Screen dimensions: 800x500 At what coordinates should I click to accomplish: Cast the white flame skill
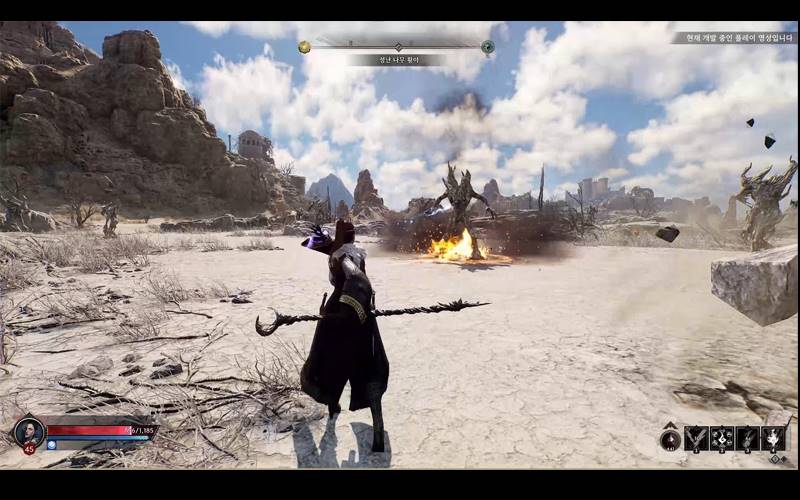click(x=773, y=438)
